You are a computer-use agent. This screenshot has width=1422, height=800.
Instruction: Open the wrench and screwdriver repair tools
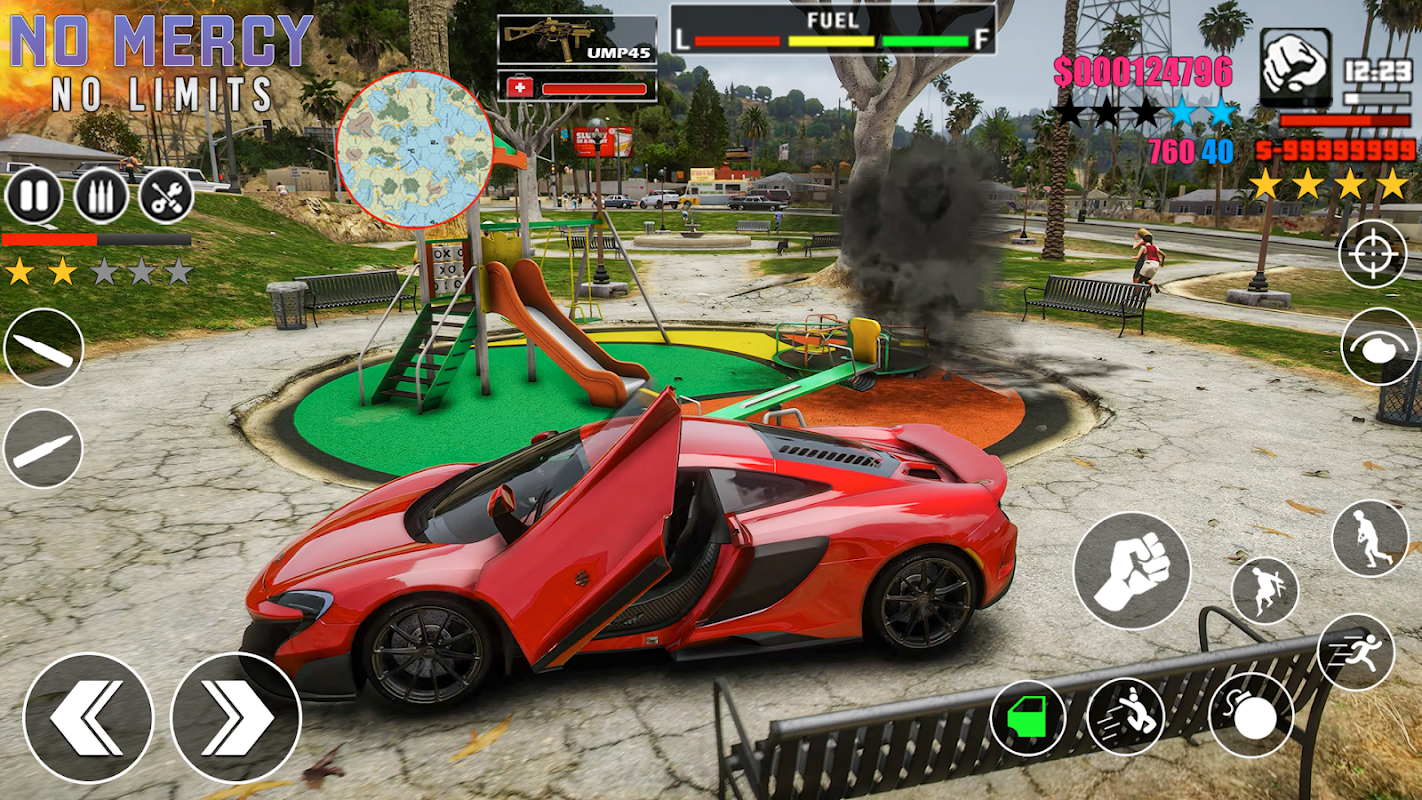166,196
